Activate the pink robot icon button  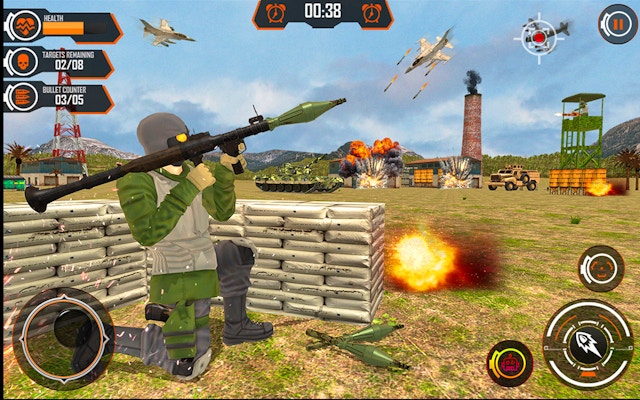(509, 362)
